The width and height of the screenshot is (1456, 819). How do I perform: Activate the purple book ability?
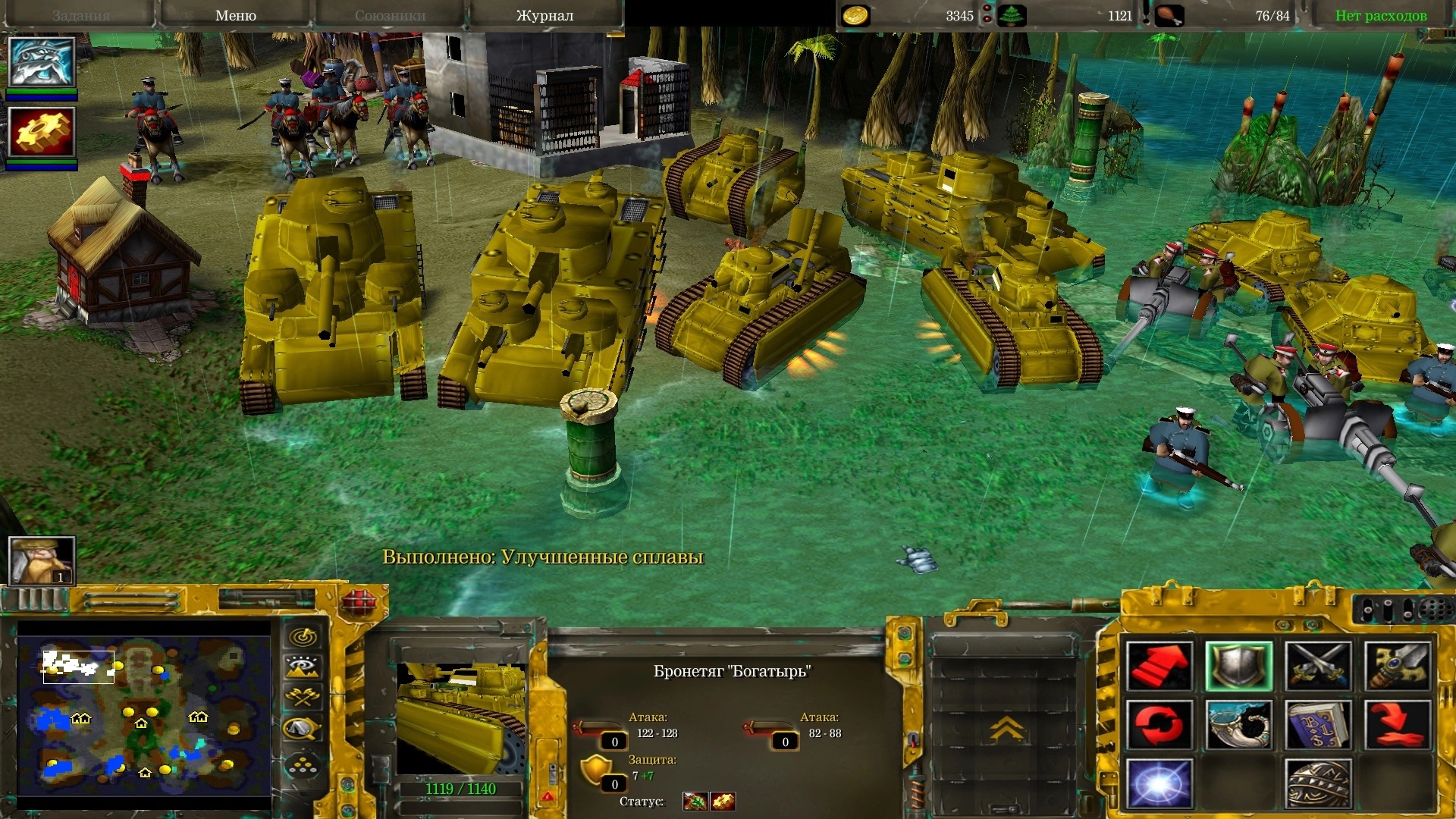pos(1319,724)
